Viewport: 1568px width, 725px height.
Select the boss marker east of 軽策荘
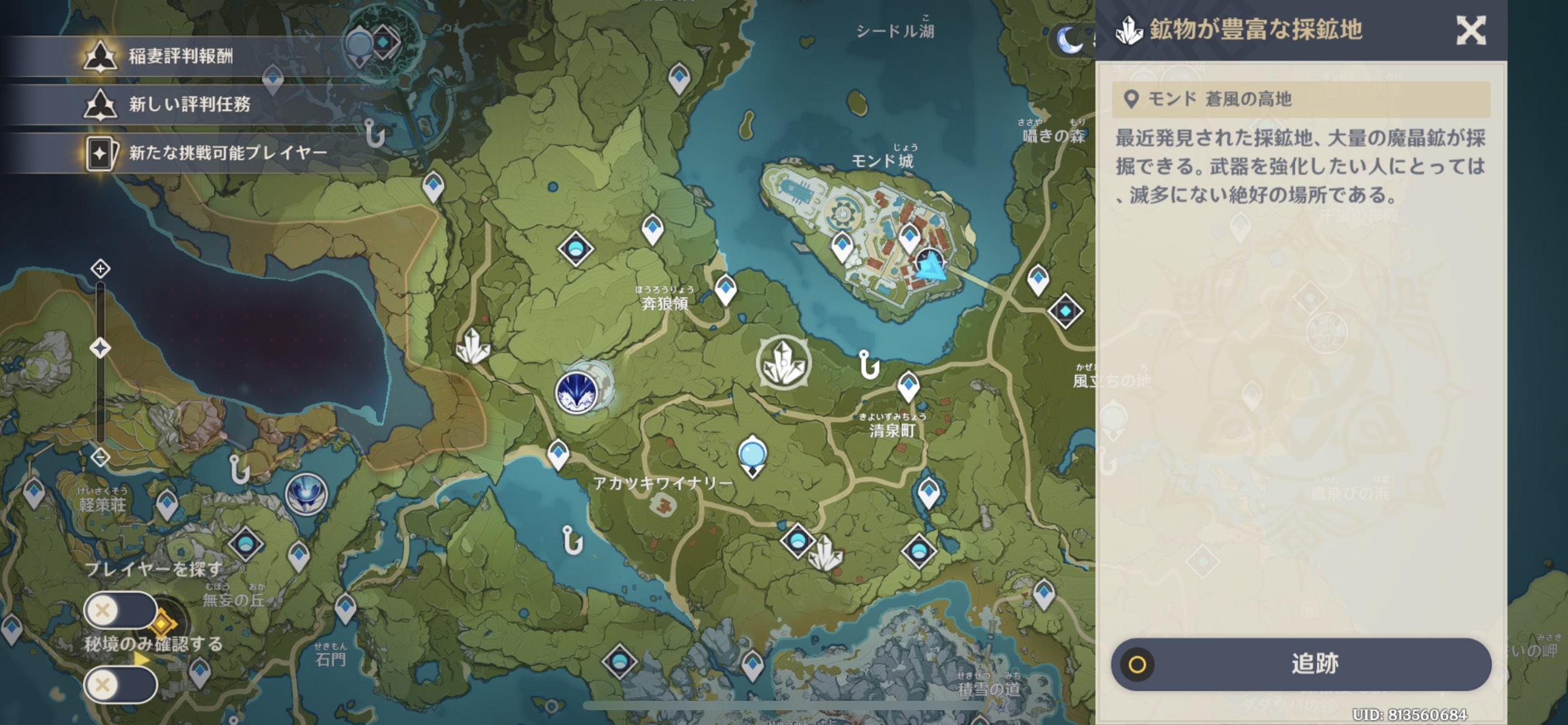point(307,494)
